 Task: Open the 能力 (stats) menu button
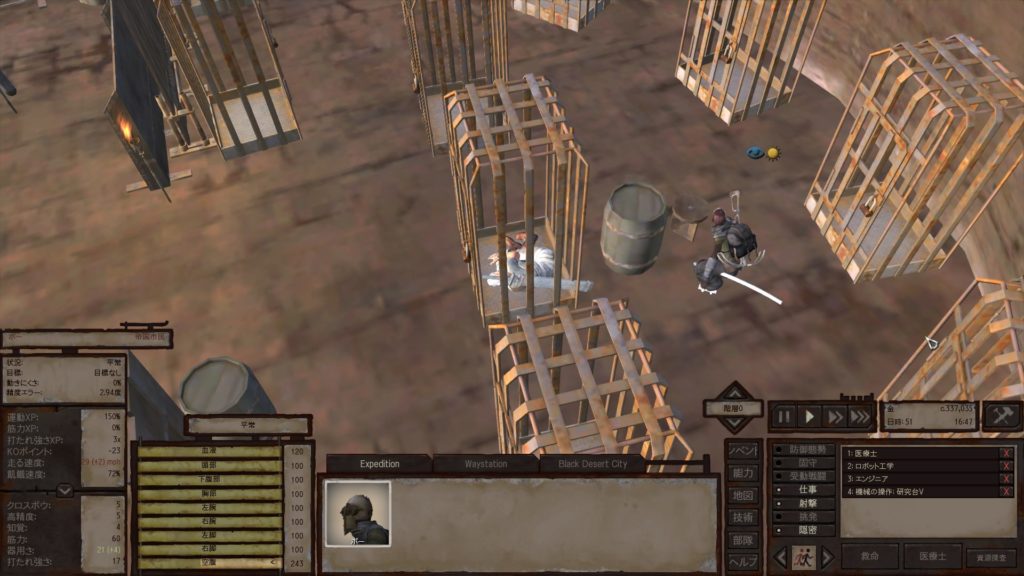741,472
